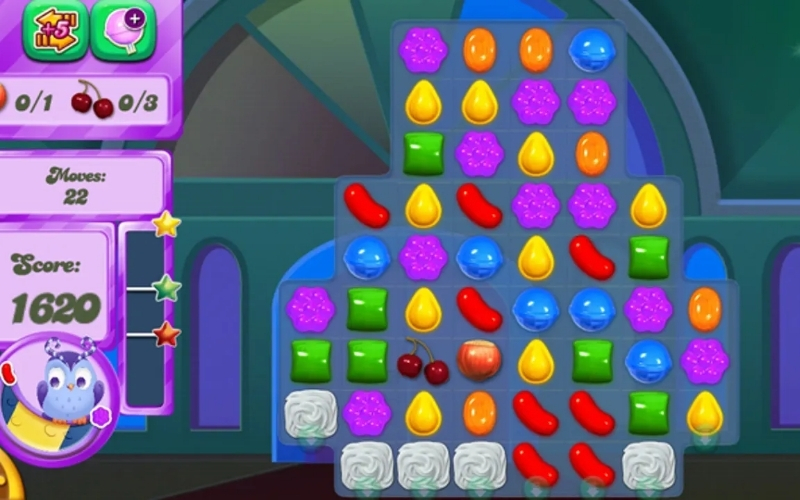800x500 pixels.
Task: Select the hazelnut tile on the board
Action: pos(479,360)
